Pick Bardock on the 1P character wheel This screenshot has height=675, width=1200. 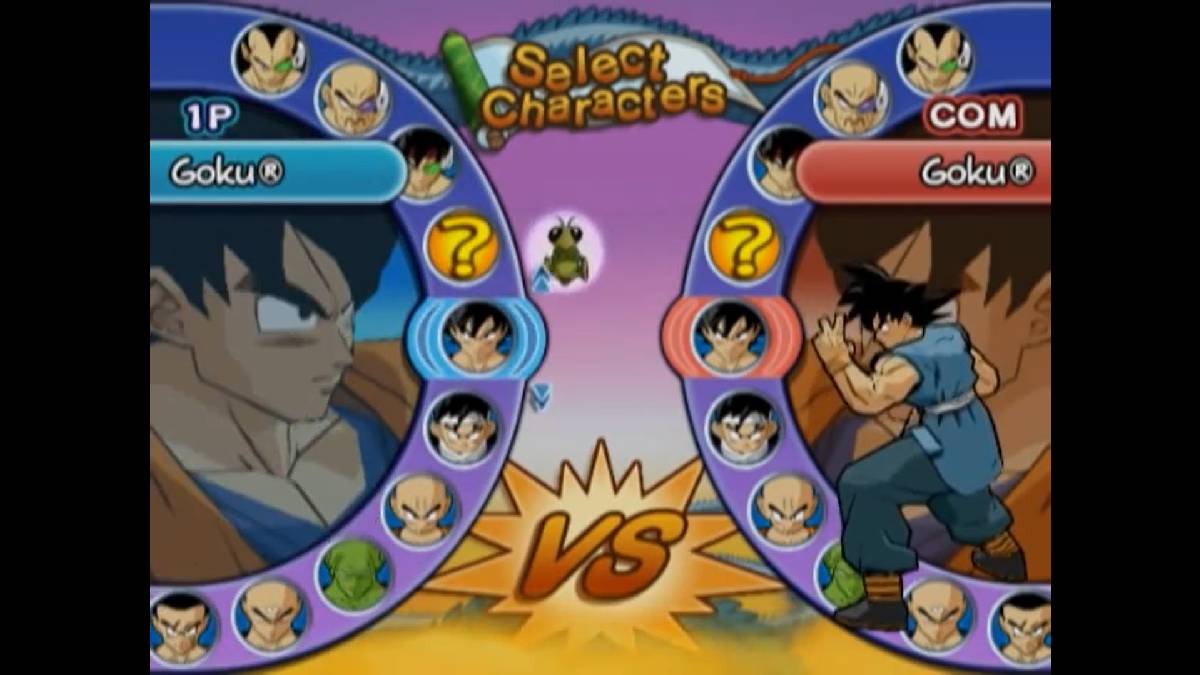(x=420, y=165)
